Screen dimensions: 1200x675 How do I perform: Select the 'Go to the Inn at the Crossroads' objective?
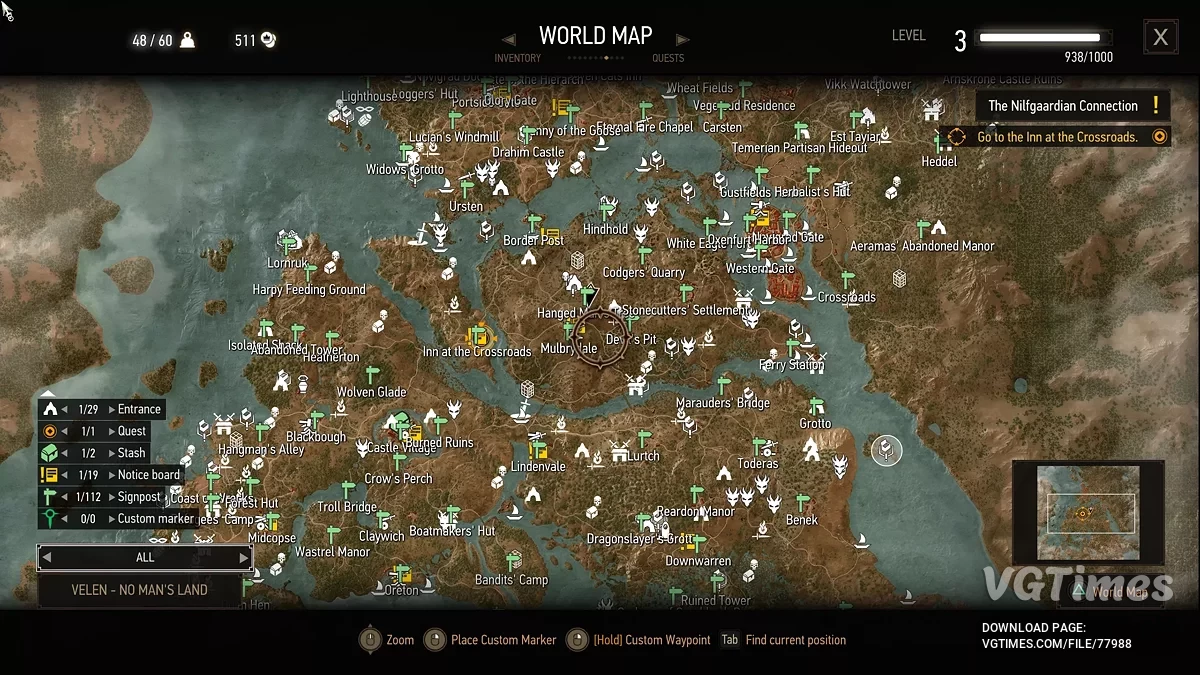(x=1057, y=137)
